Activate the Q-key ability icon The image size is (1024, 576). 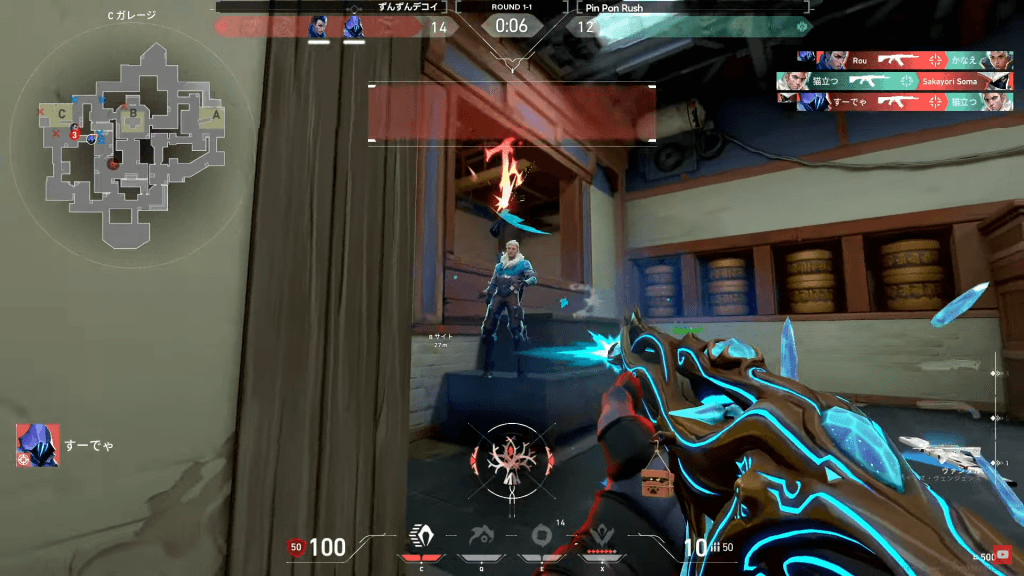coord(482,537)
